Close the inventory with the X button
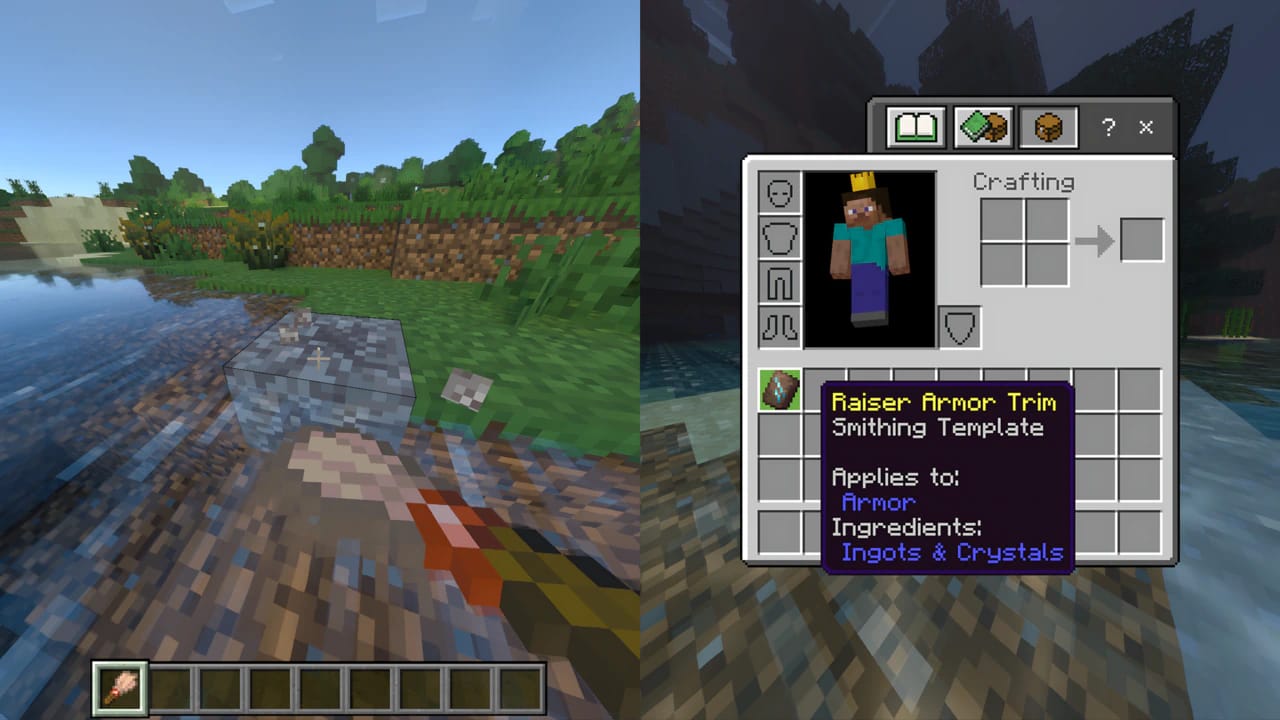The height and width of the screenshot is (720, 1280). [1145, 128]
